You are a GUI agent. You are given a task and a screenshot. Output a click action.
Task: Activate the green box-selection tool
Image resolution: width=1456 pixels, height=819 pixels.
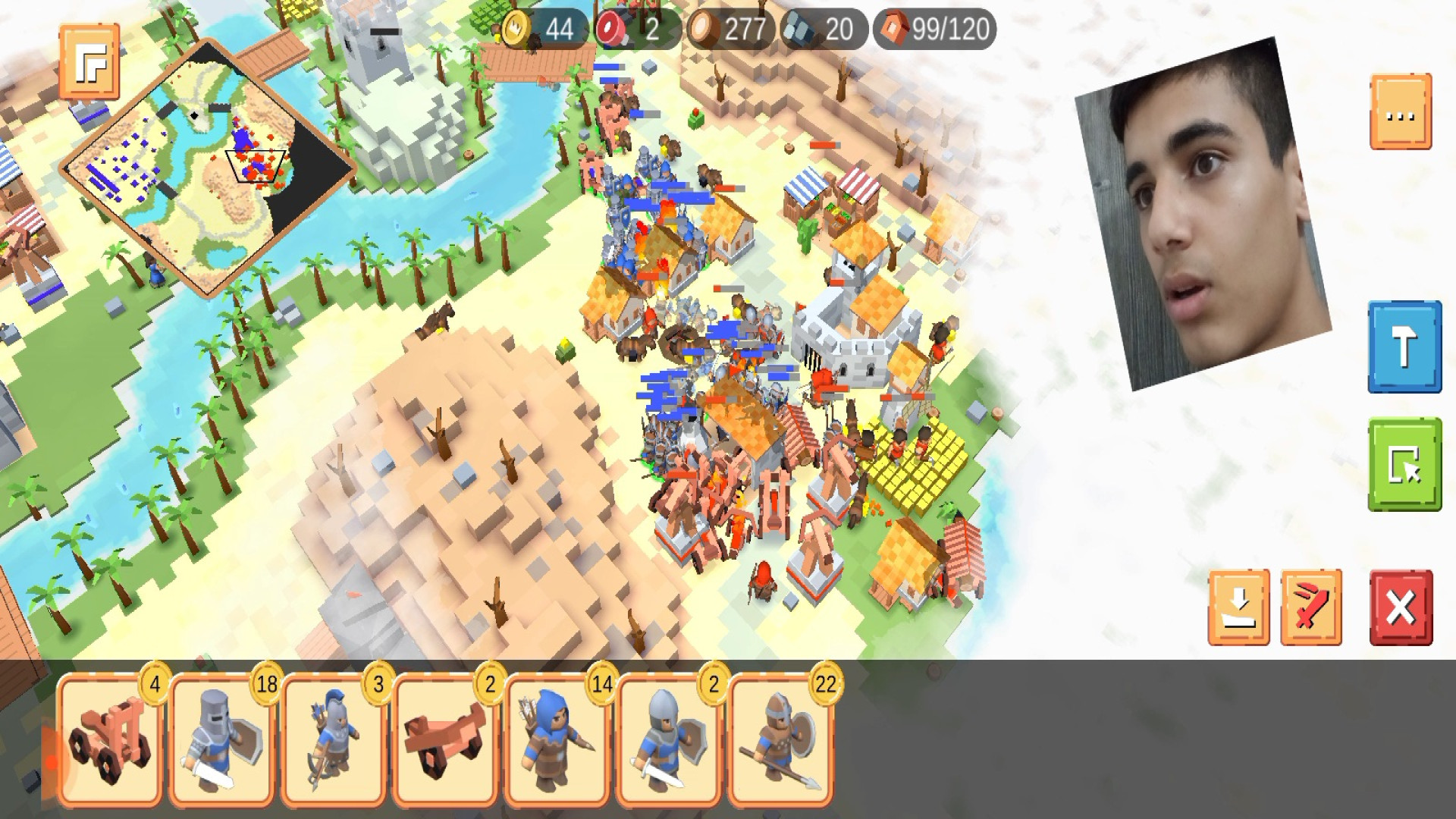click(1404, 464)
